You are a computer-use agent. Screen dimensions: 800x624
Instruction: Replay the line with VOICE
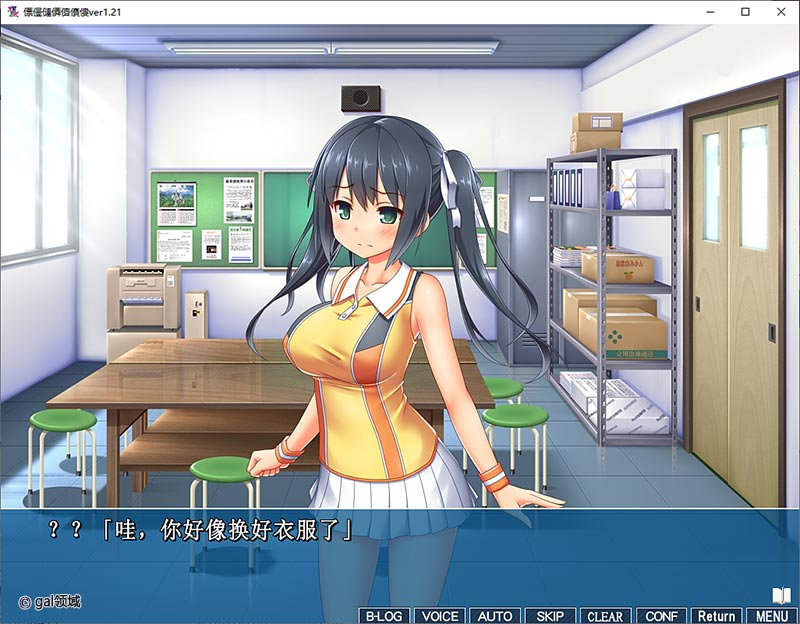point(437,616)
